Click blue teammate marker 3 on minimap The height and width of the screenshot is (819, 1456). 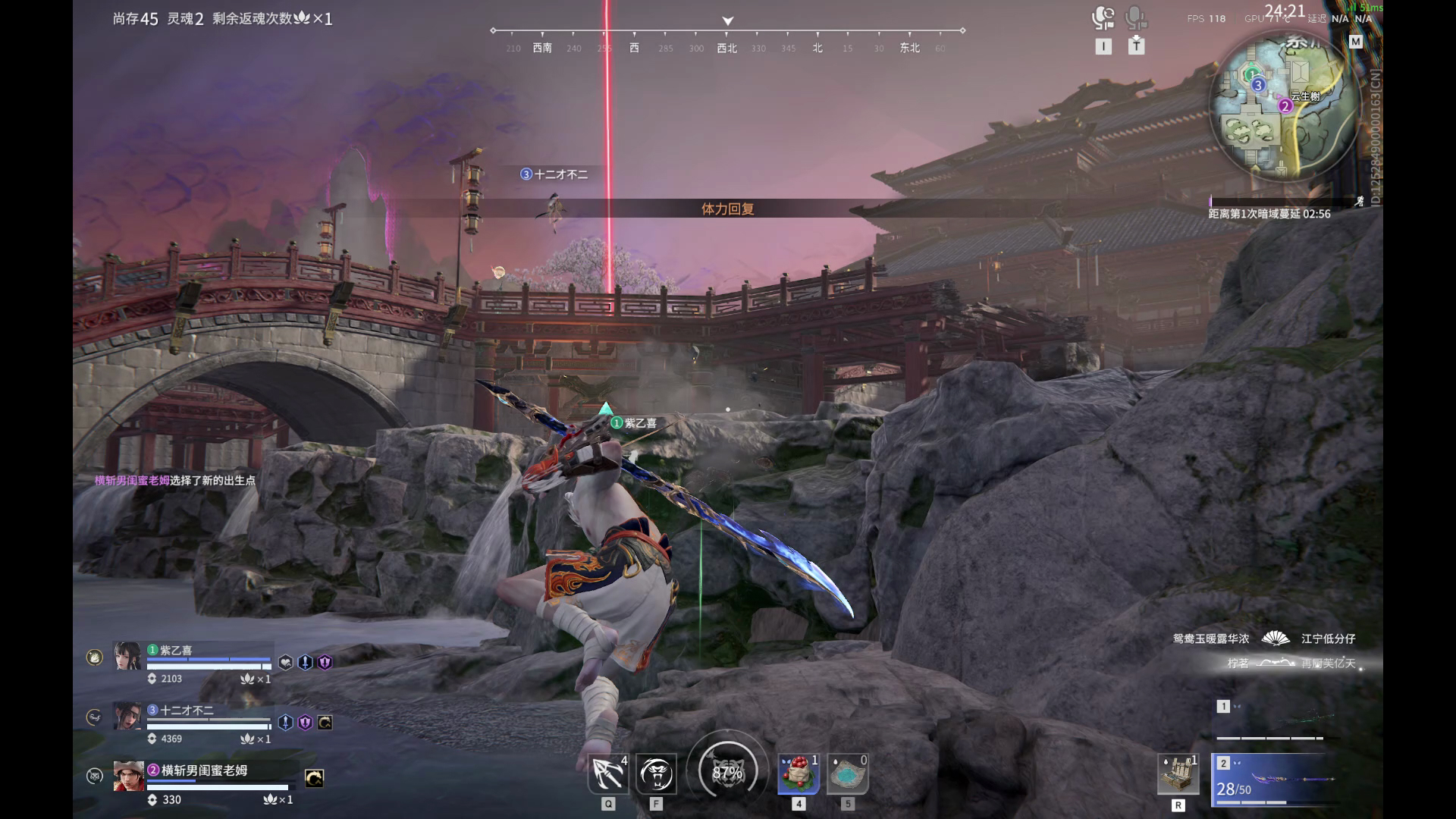point(1258,85)
